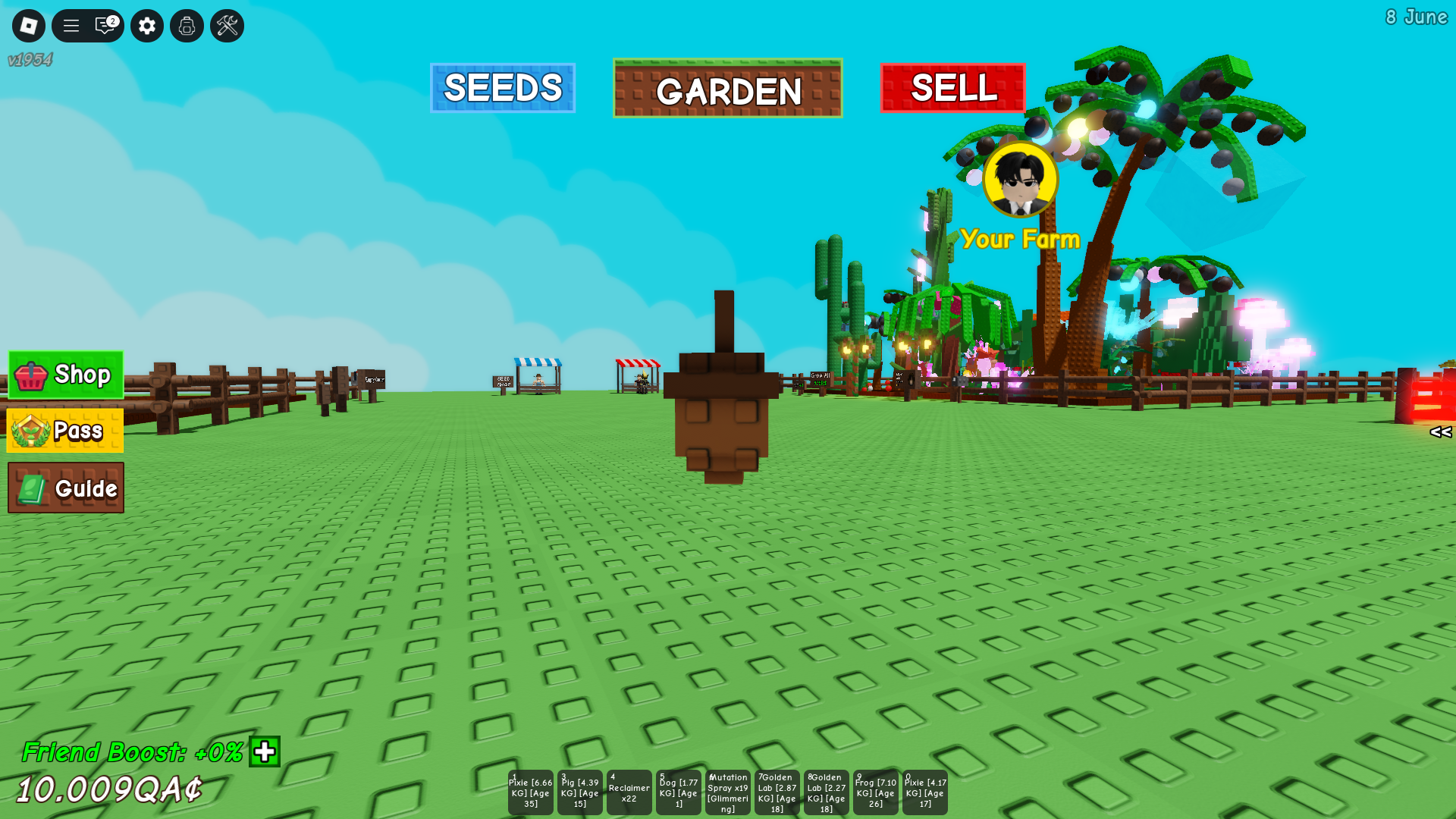Image resolution: width=1456 pixels, height=819 pixels.
Task: Select the Pixie 6.66 KG pet slot
Action: 531,792
